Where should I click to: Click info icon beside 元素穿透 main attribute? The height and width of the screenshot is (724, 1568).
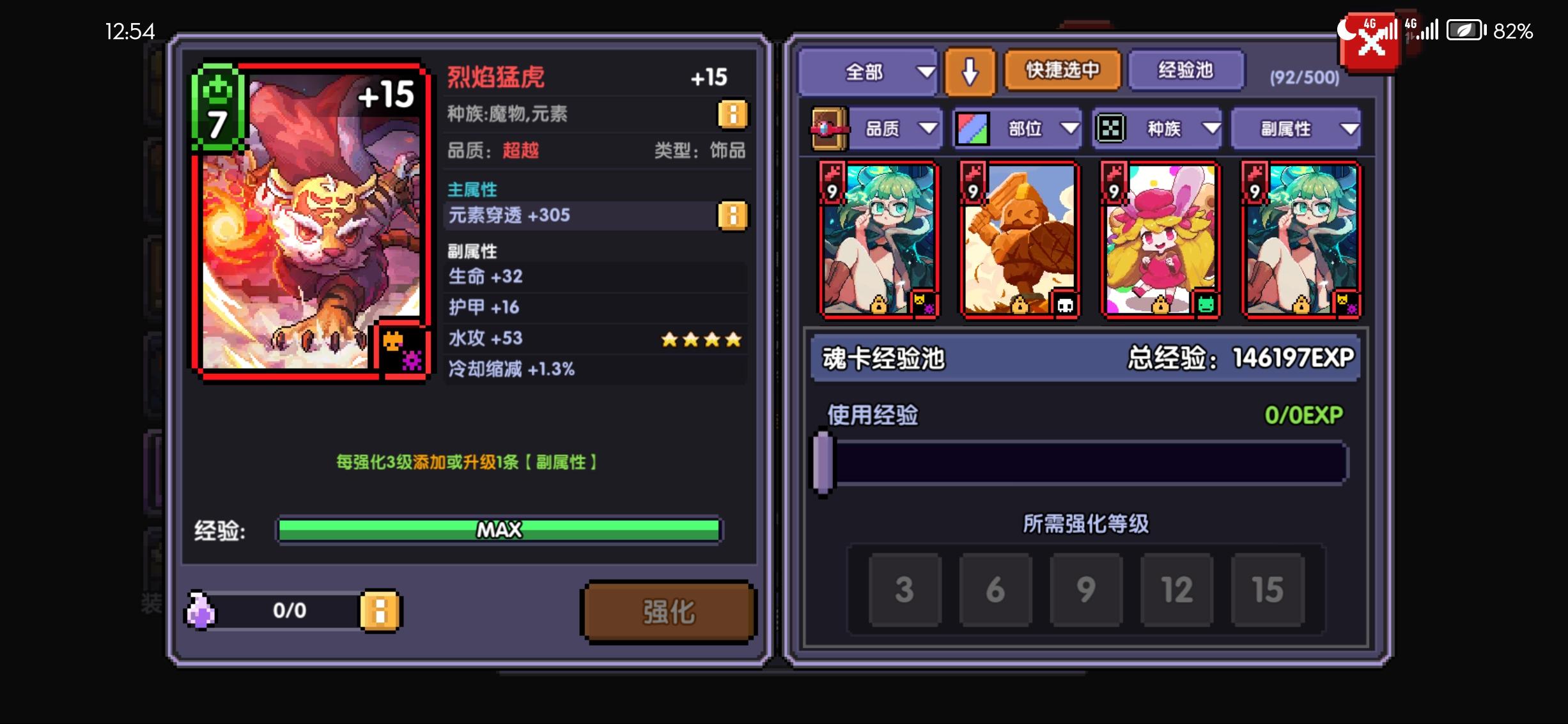[x=733, y=215]
